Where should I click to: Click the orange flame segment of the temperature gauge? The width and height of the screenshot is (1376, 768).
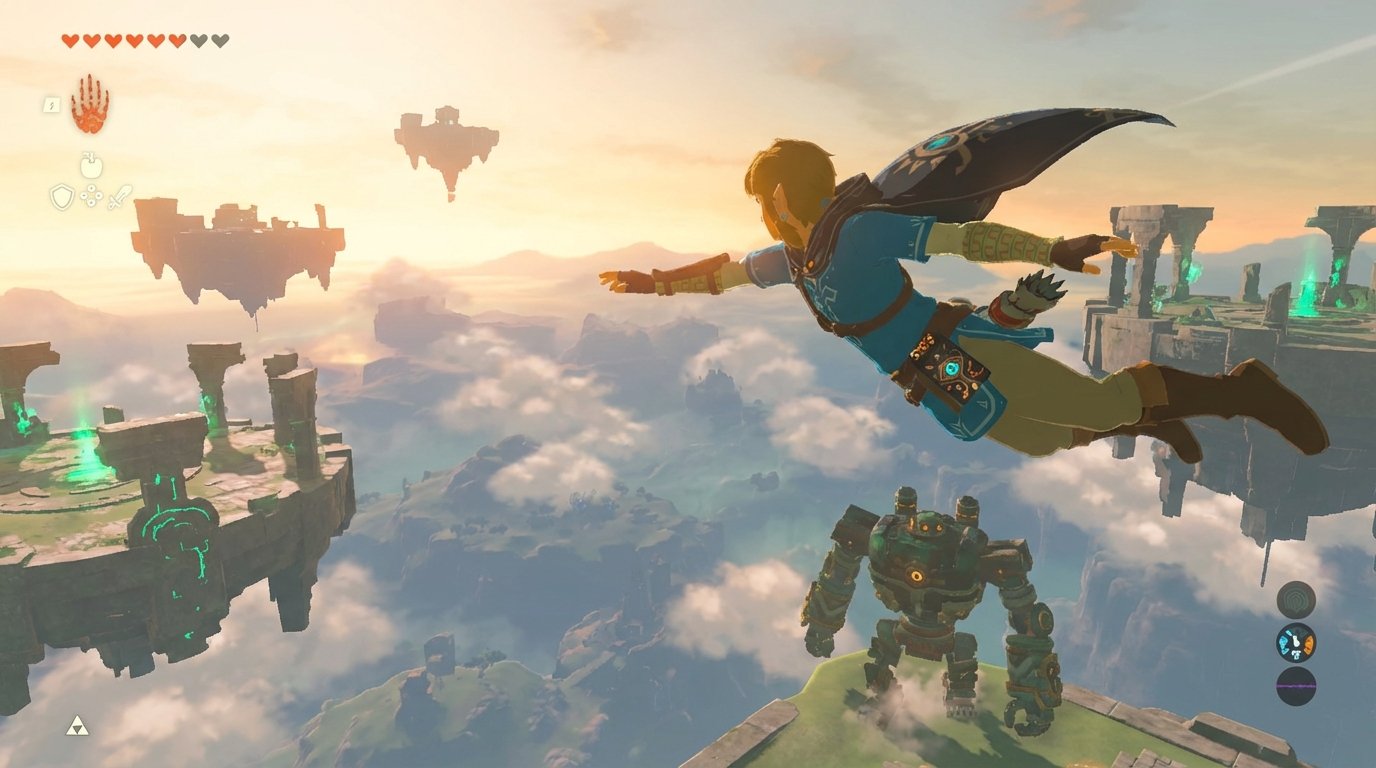pos(1309,645)
